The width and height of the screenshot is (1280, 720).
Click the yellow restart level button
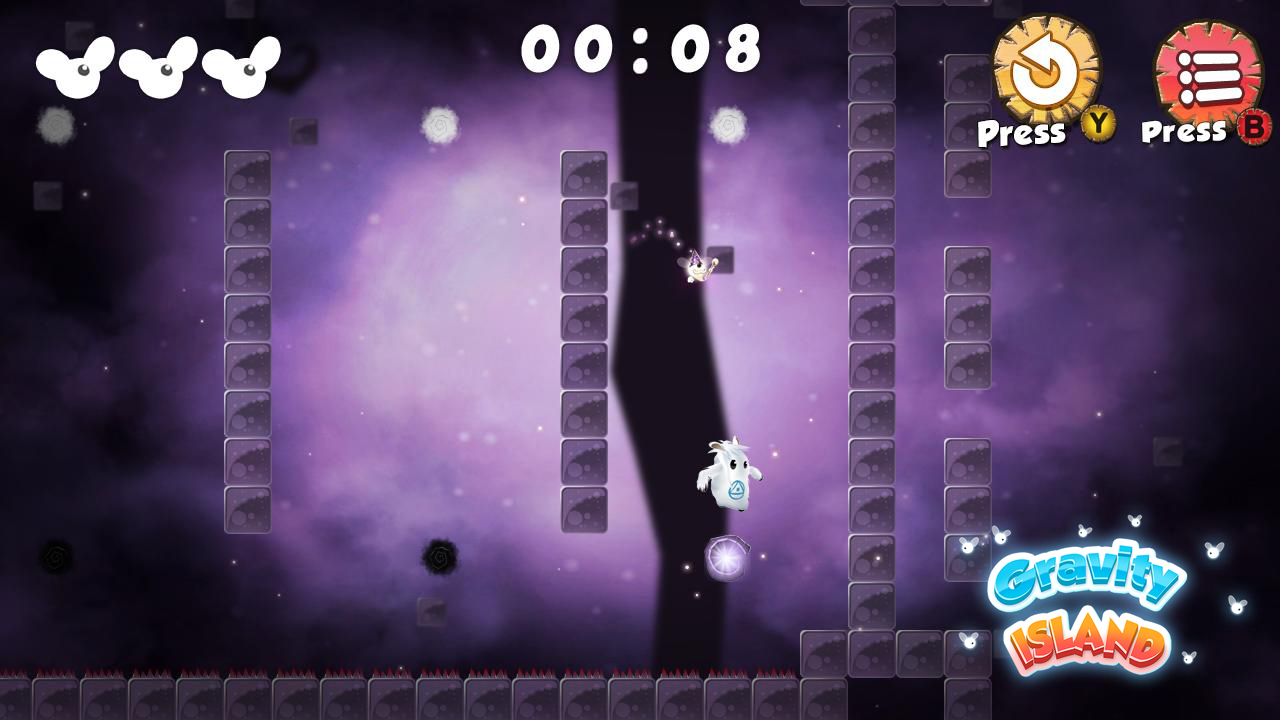click(x=1045, y=69)
